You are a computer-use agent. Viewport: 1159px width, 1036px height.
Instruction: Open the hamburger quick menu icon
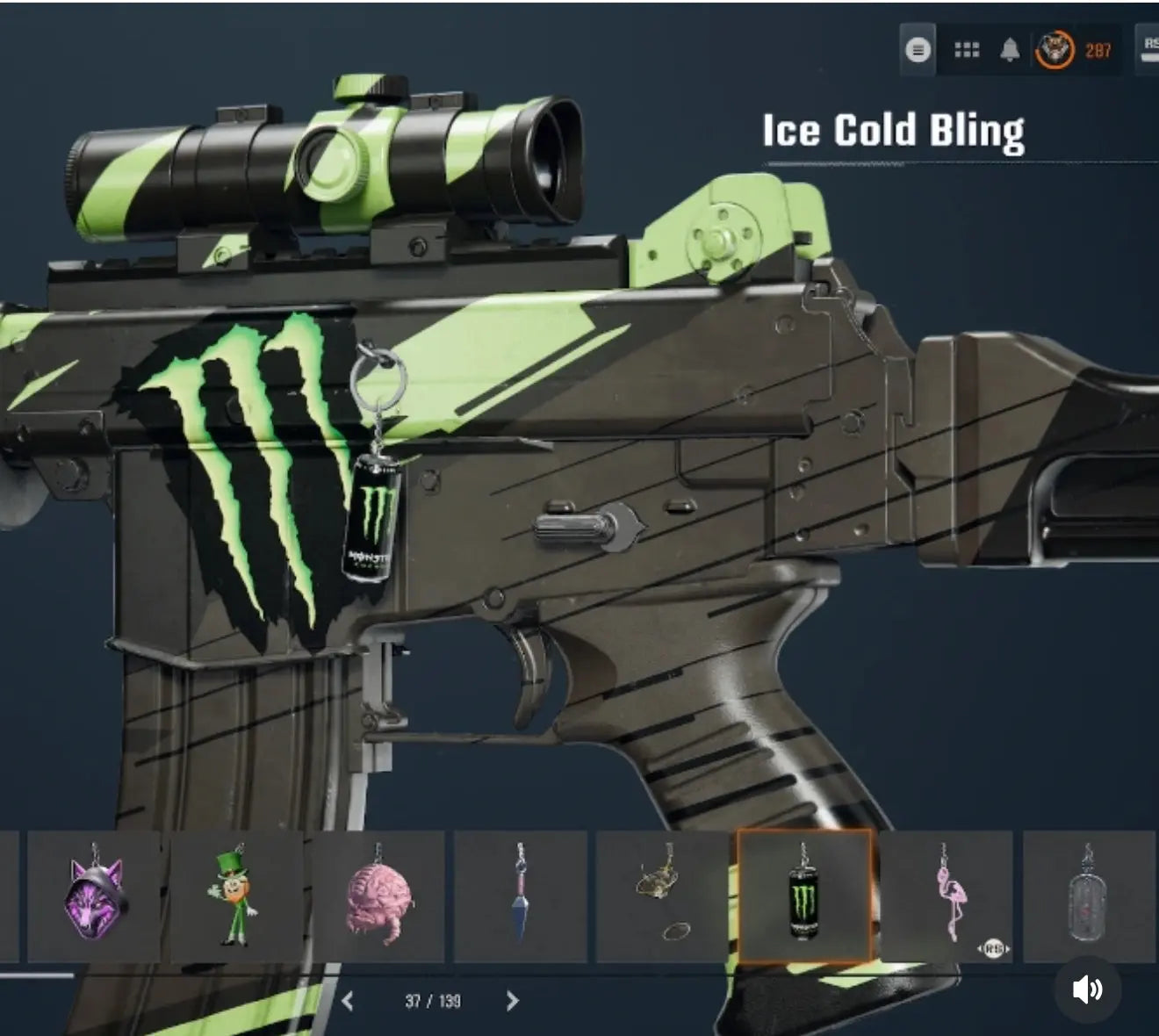click(x=918, y=49)
